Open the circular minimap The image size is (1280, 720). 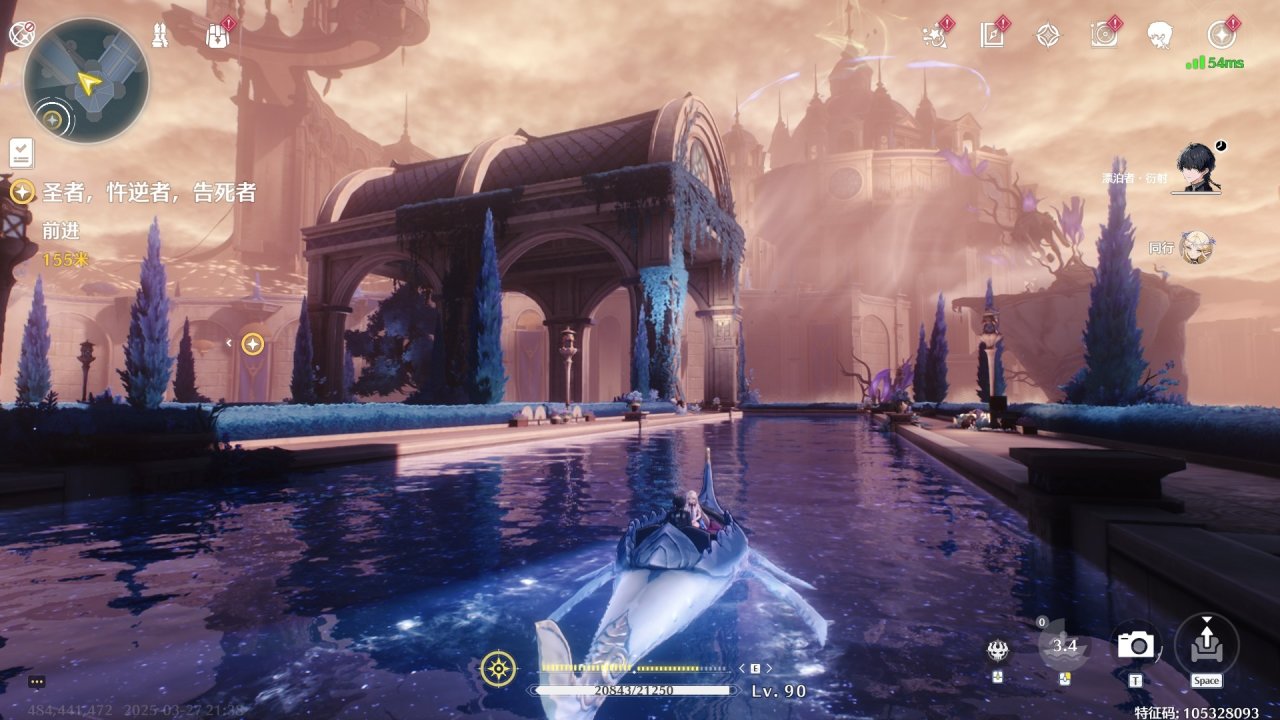pyautogui.click(x=86, y=81)
